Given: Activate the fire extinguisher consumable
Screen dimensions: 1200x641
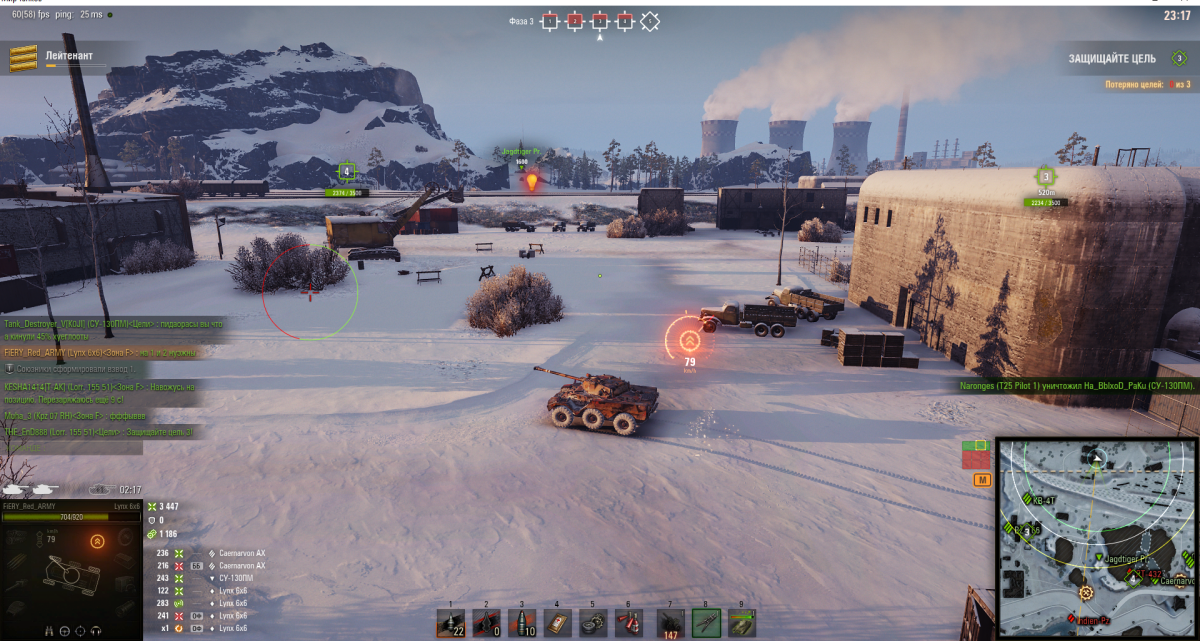Looking at the screenshot, I should 628,622.
